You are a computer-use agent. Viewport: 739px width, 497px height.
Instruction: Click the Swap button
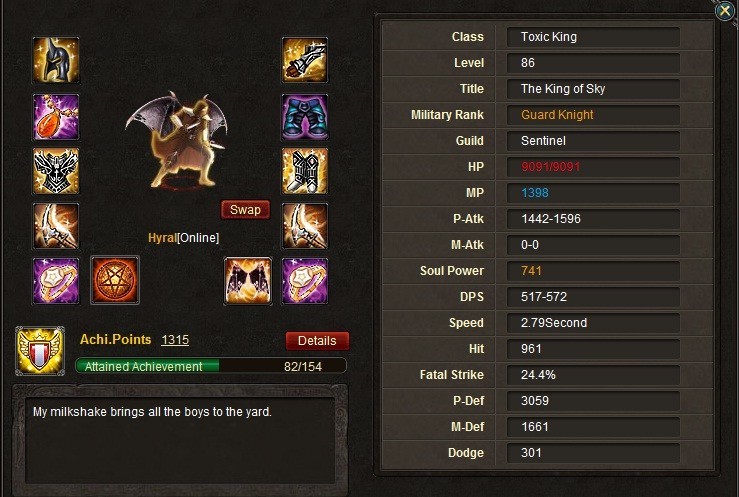[245, 210]
